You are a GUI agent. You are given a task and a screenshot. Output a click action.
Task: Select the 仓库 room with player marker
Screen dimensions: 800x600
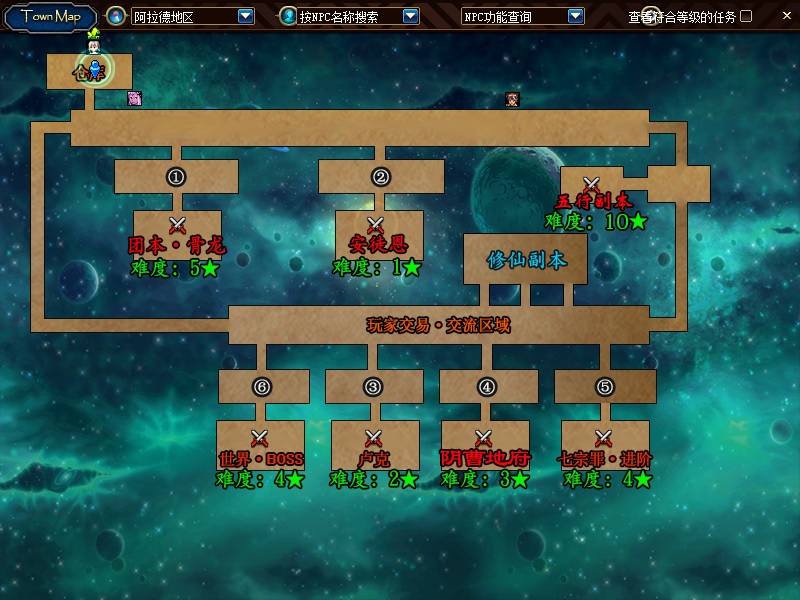point(90,70)
